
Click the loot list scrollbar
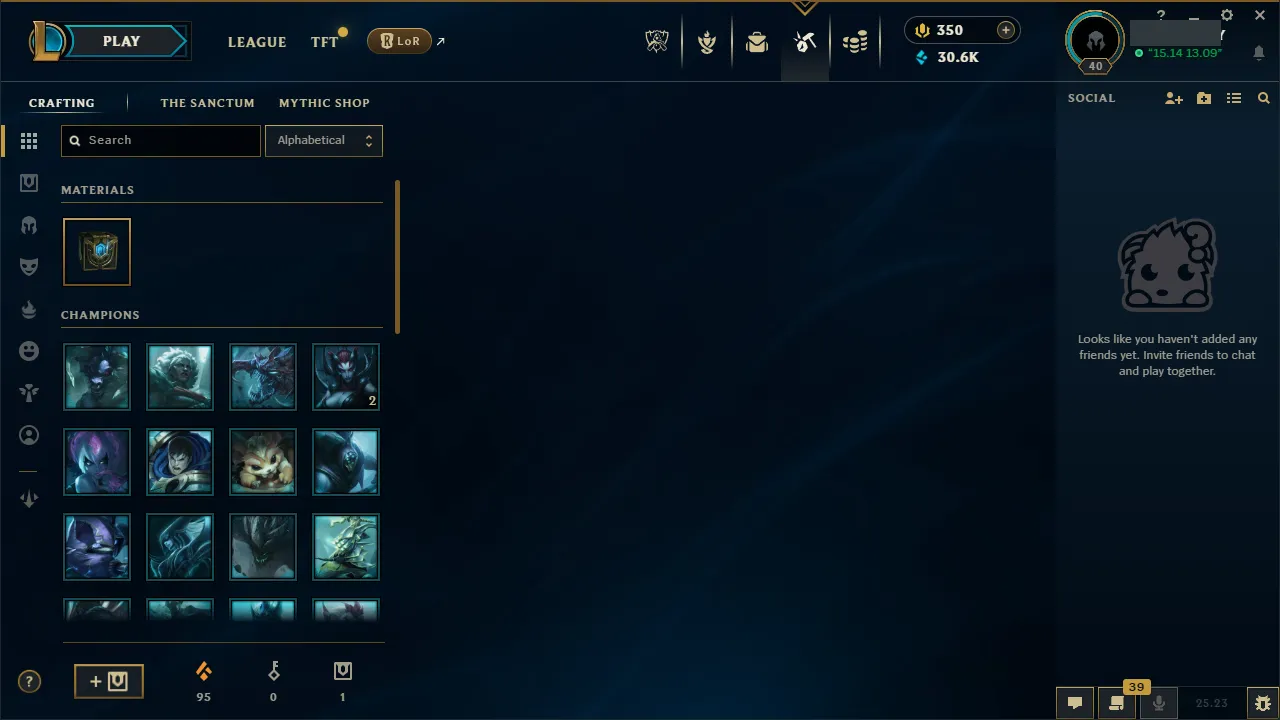point(397,255)
